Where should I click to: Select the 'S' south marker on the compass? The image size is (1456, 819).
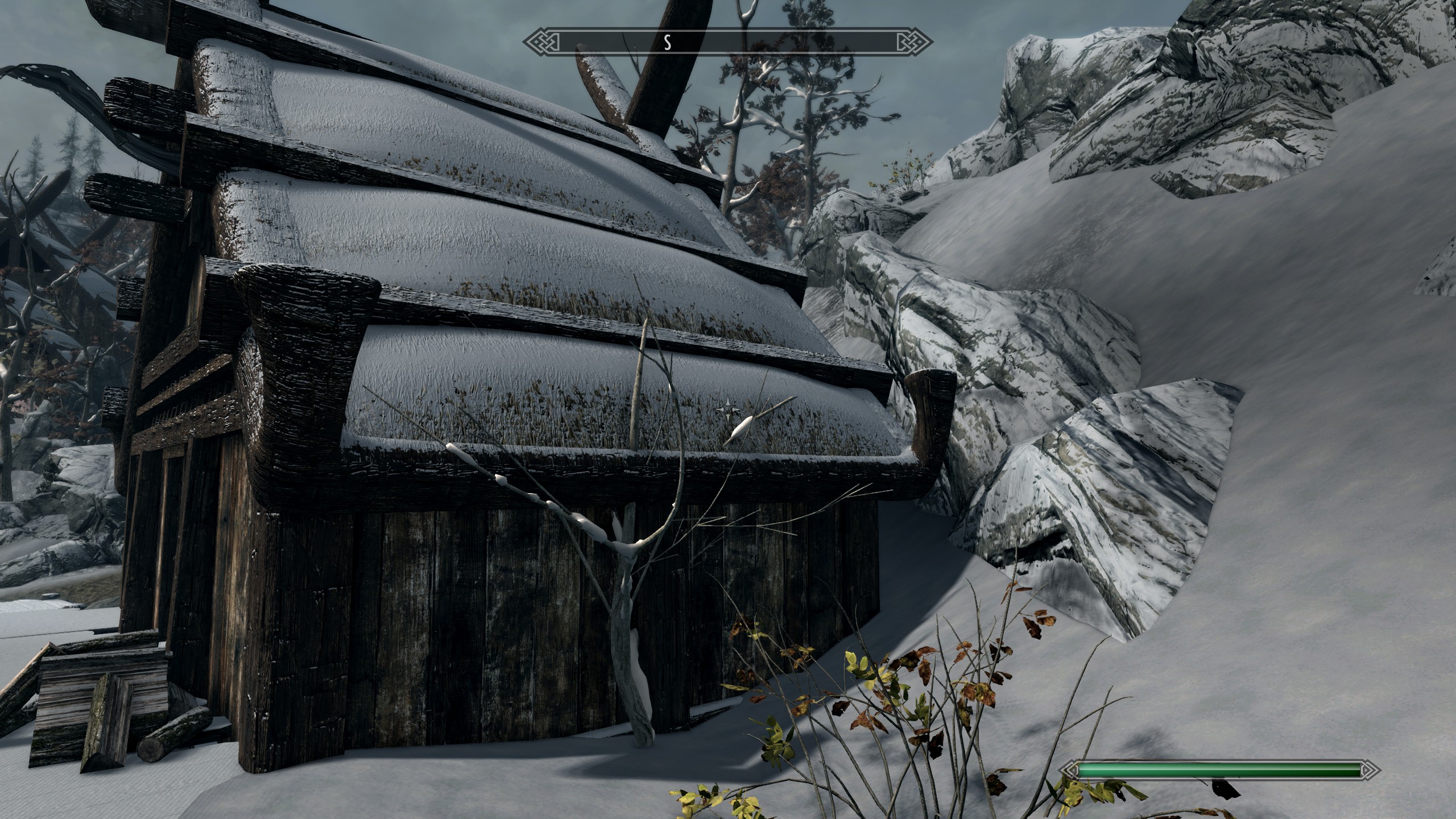[x=669, y=41]
